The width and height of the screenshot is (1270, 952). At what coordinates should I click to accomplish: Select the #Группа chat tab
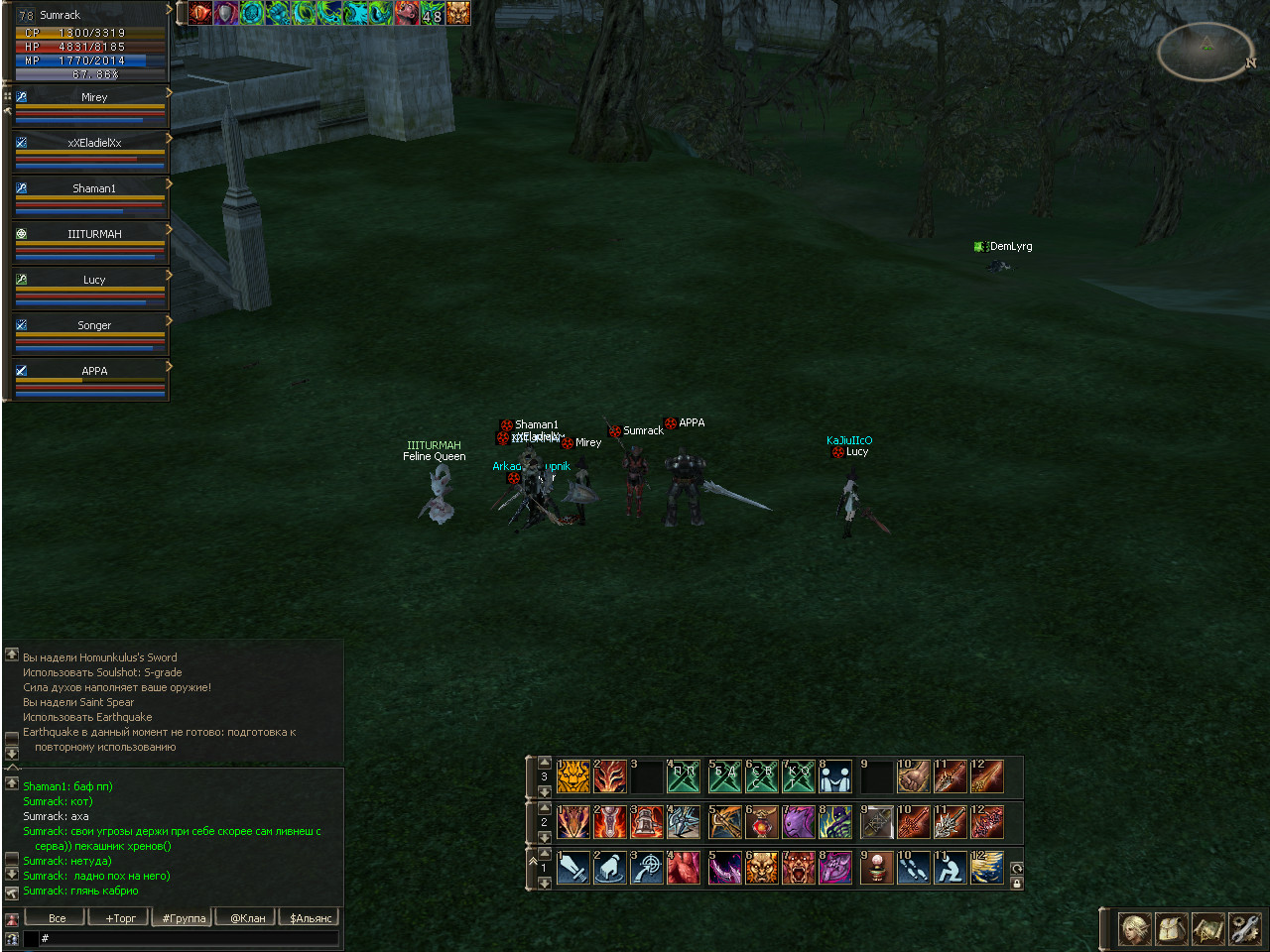tap(184, 918)
